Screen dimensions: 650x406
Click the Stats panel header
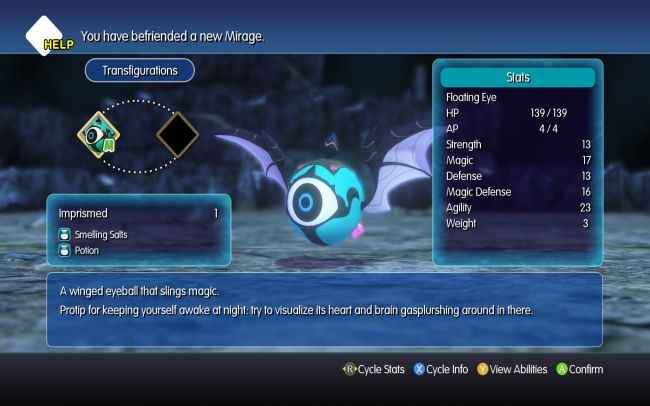(518, 77)
